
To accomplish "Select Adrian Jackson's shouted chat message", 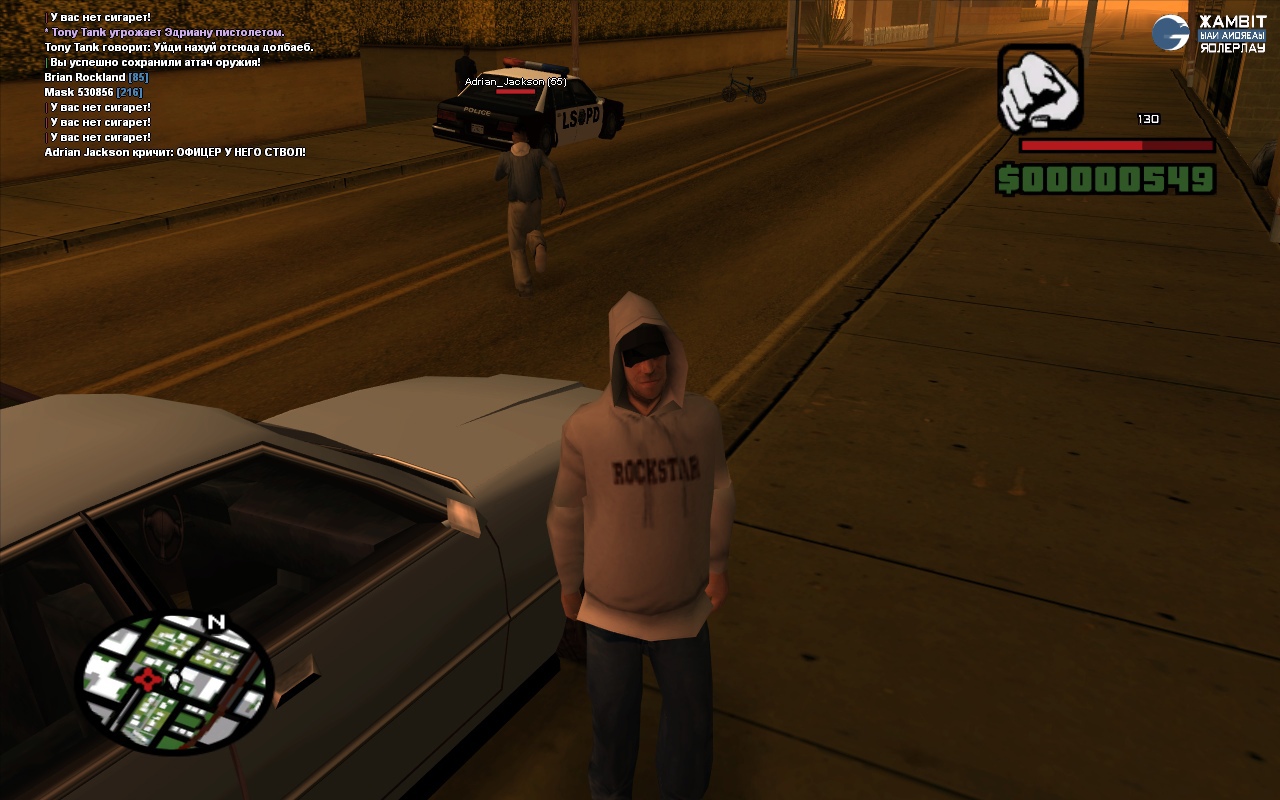I will pyautogui.click(x=175, y=152).
